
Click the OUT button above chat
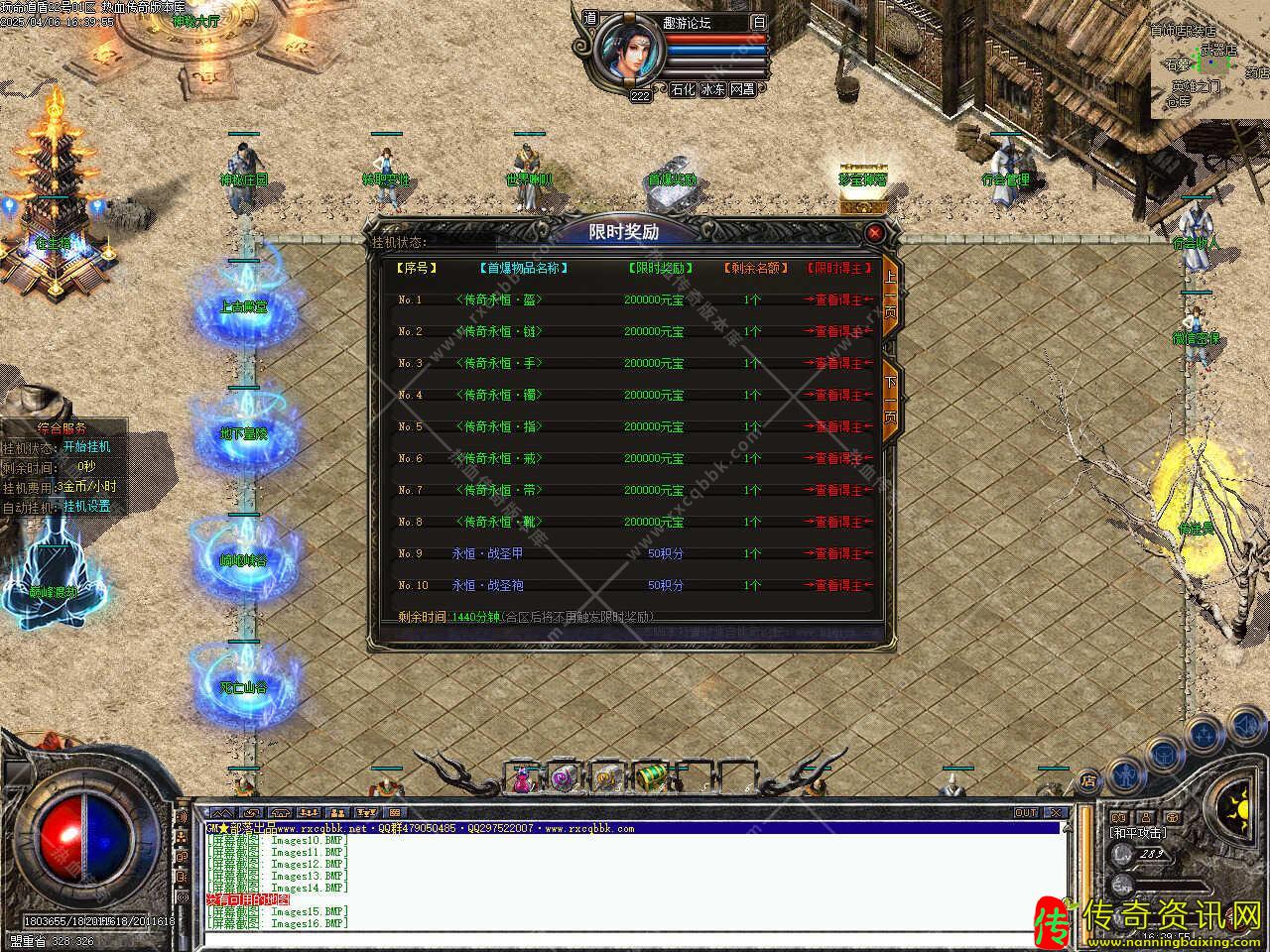point(1025,813)
